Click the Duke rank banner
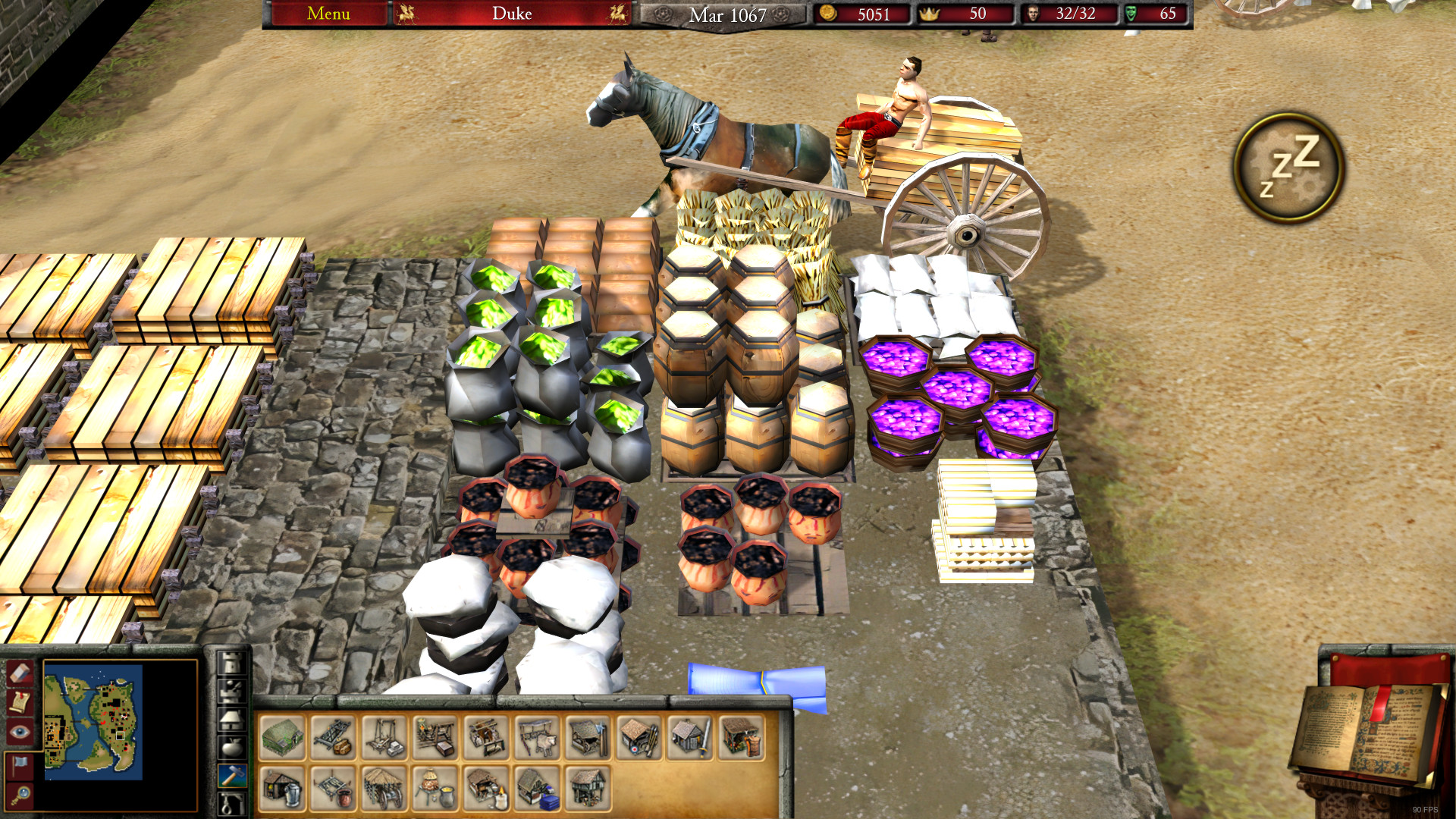The height and width of the screenshot is (819, 1456). (511, 14)
